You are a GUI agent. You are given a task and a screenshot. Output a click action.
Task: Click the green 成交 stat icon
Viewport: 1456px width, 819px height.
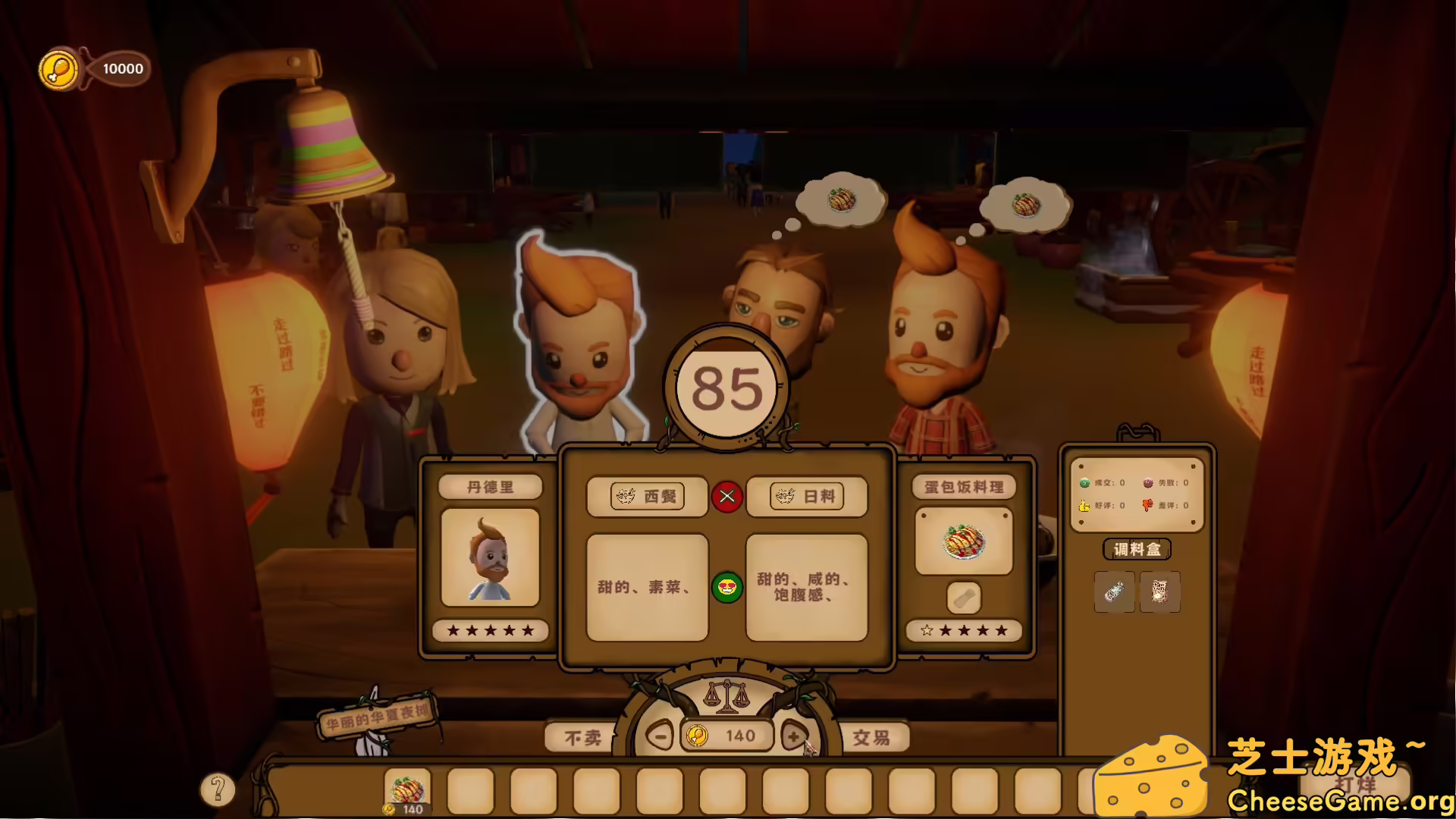tap(1084, 482)
